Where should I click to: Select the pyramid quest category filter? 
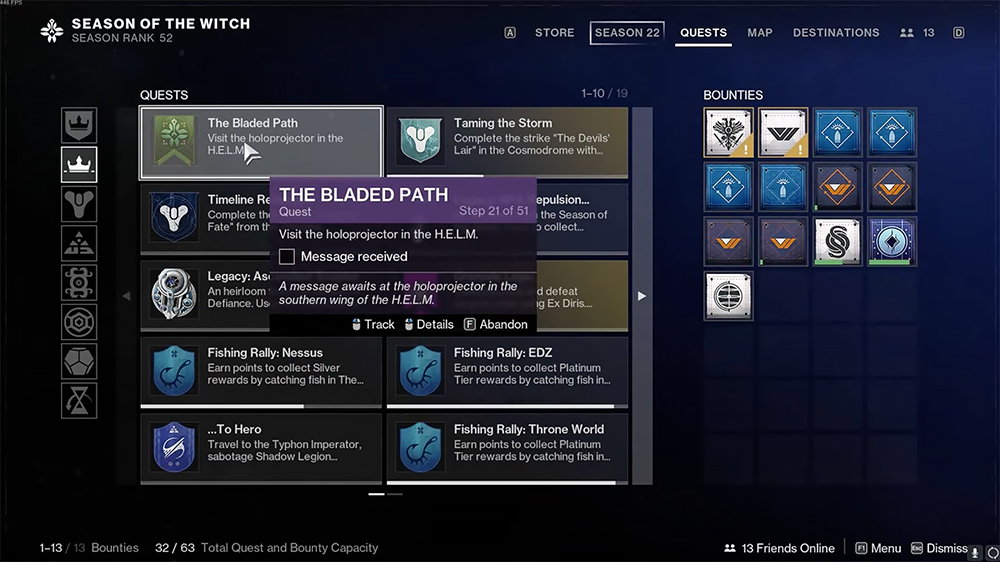[x=79, y=243]
